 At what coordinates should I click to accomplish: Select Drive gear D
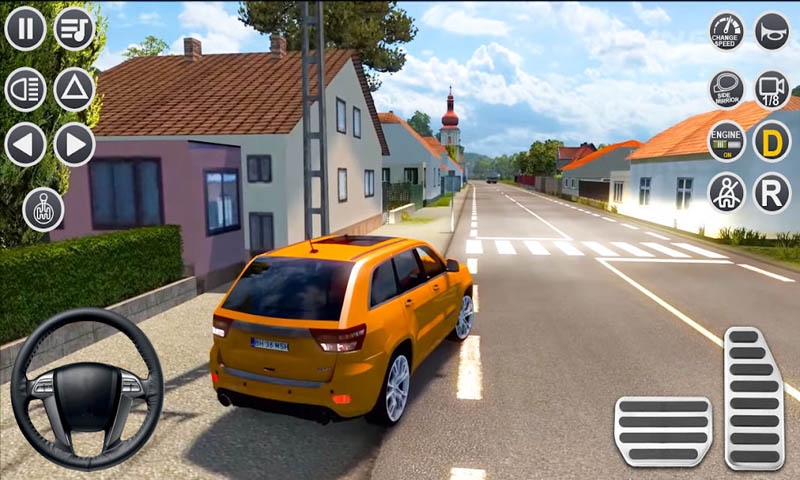tap(771, 141)
